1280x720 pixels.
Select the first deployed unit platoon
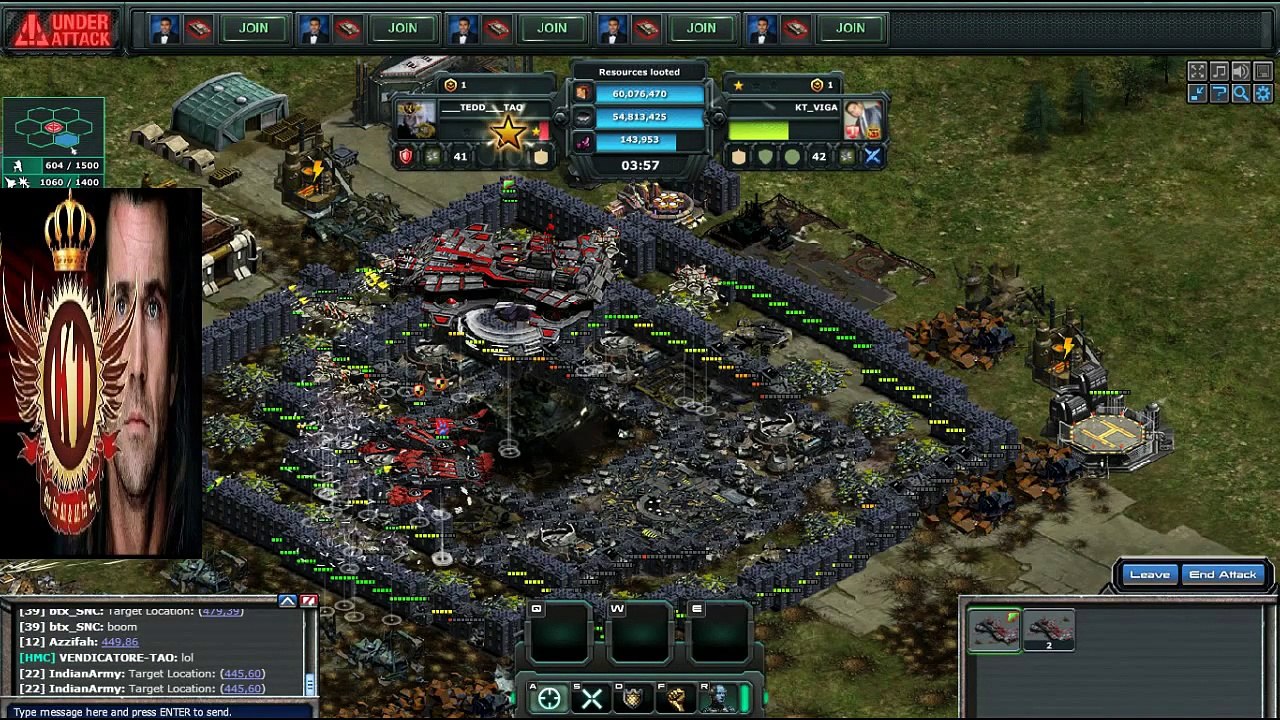[x=994, y=630]
